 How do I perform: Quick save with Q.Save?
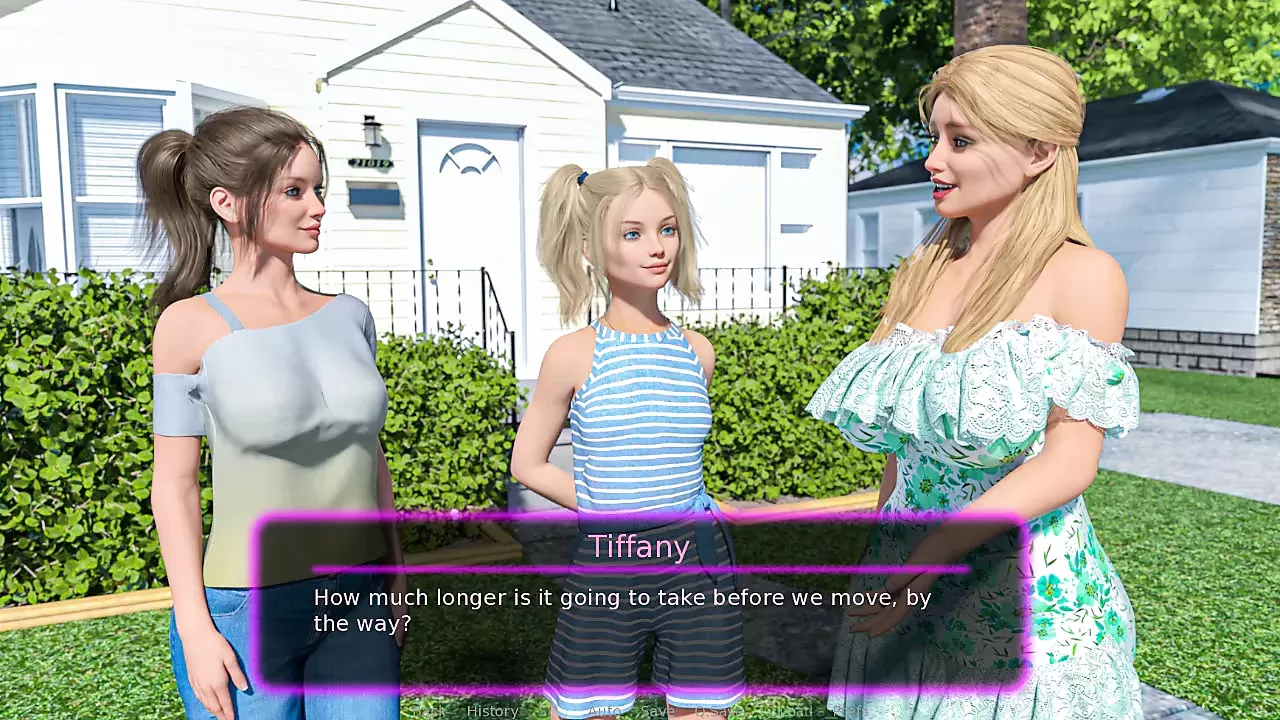click(717, 711)
